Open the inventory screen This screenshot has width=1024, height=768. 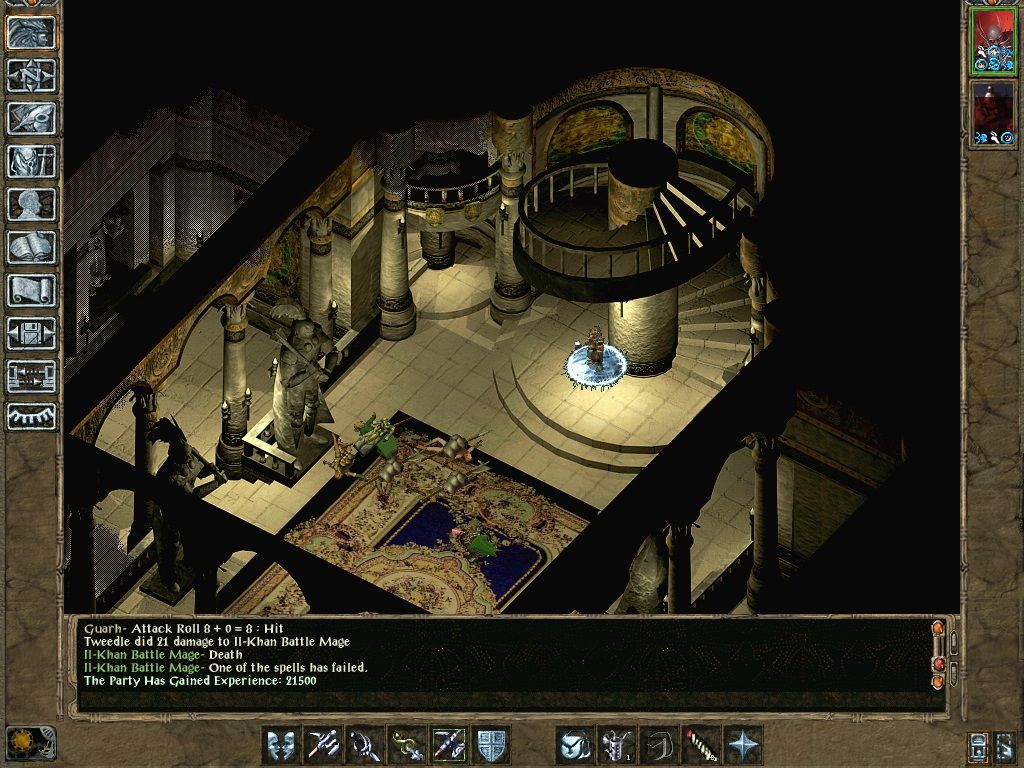(32, 161)
